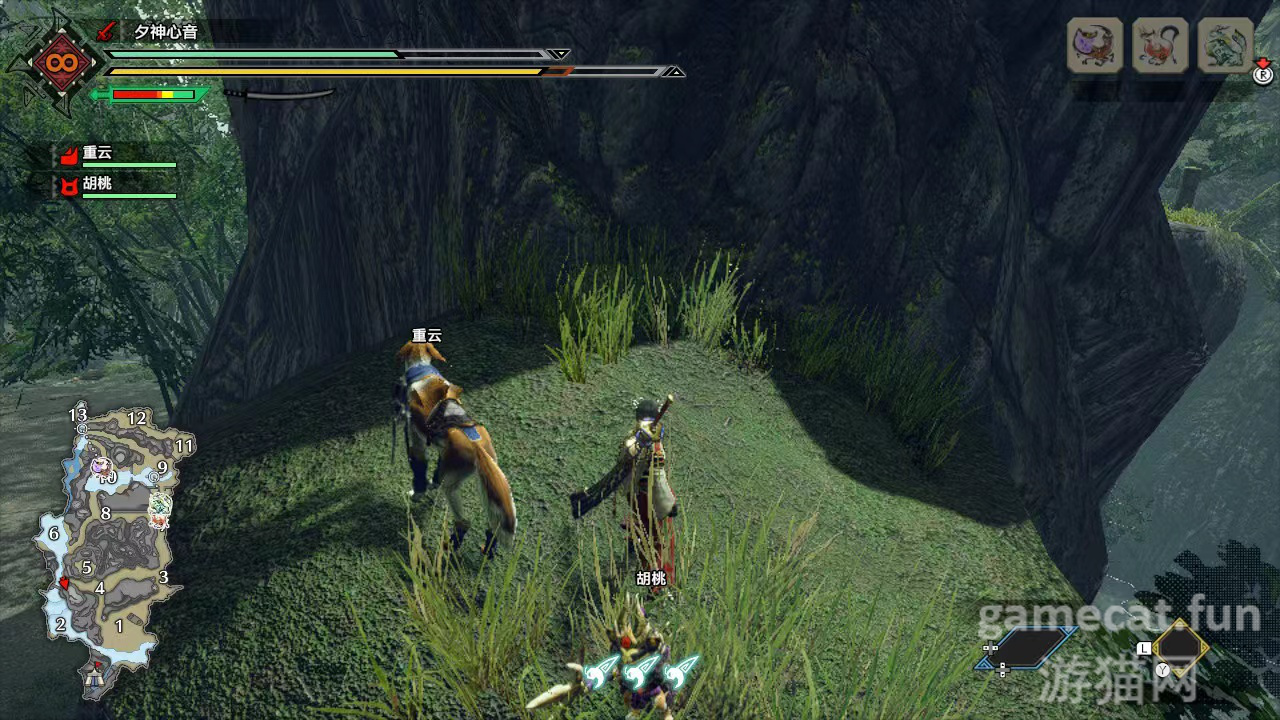Select buddy 胡桃 in the party list
The height and width of the screenshot is (720, 1280).
coord(97,184)
